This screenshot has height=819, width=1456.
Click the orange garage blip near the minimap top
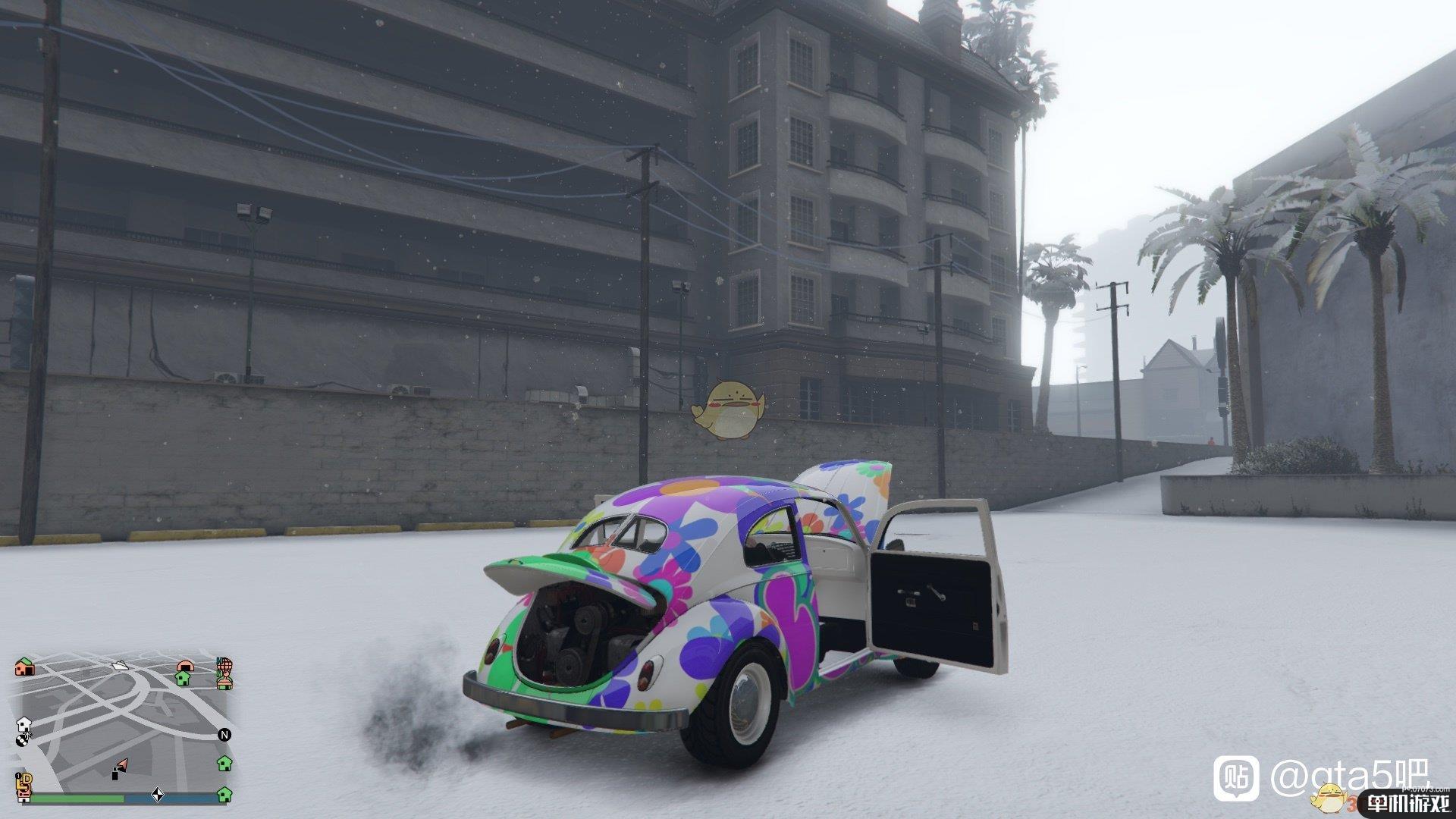click(184, 665)
